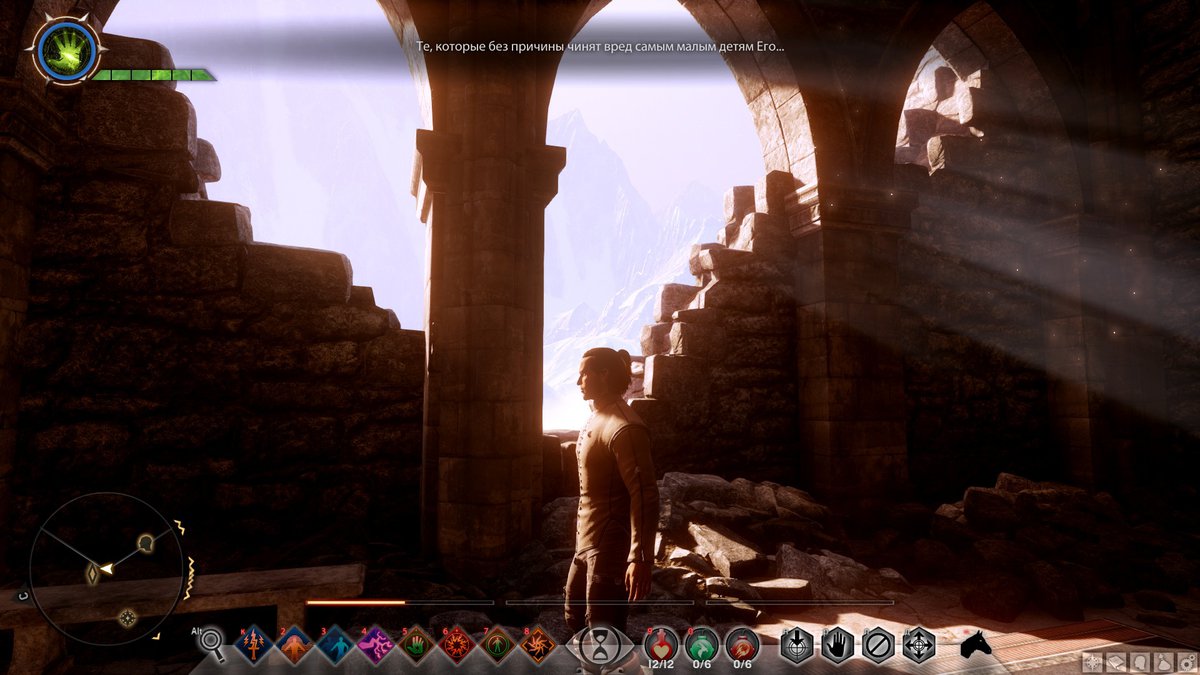Activate the orange swirl ability
This screenshot has width=1200, height=675.
(x=538, y=646)
